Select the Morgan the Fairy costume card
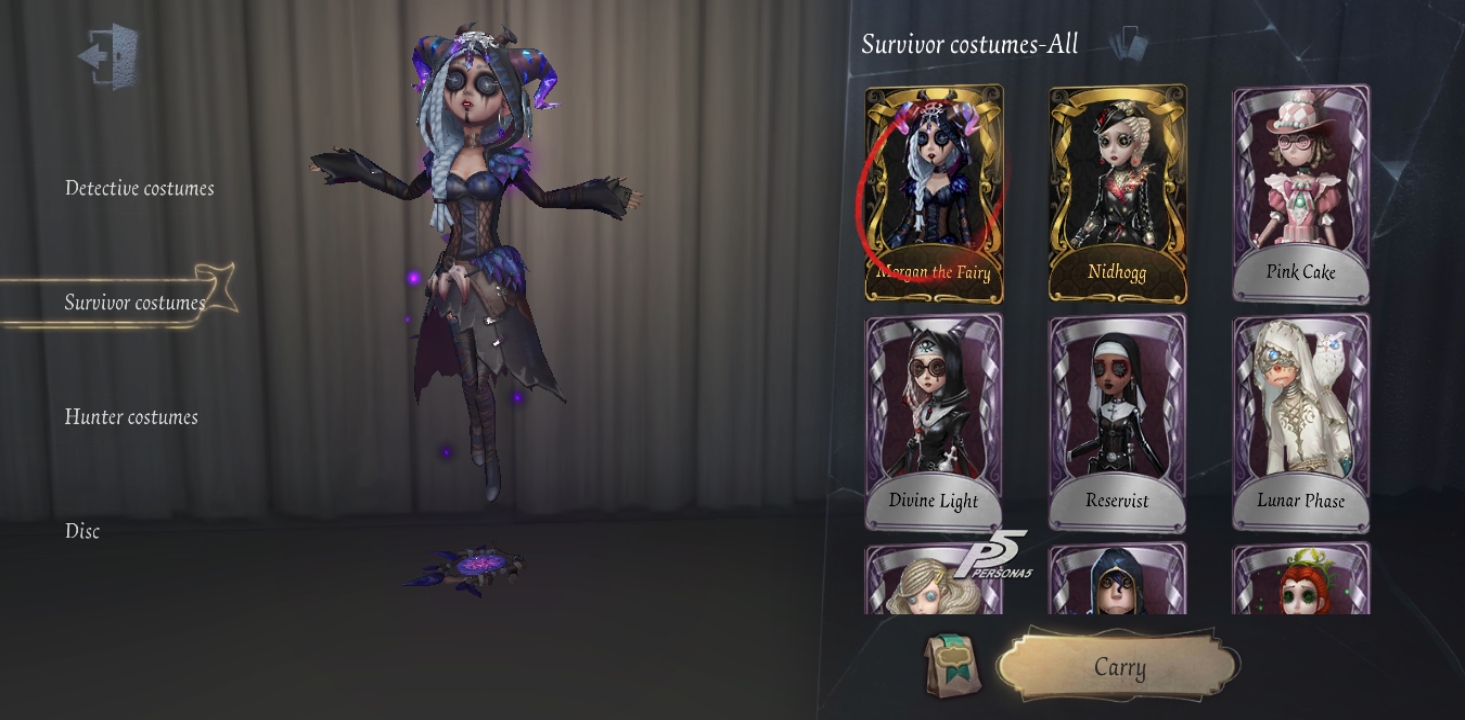This screenshot has height=720, width=1465. tap(936, 190)
